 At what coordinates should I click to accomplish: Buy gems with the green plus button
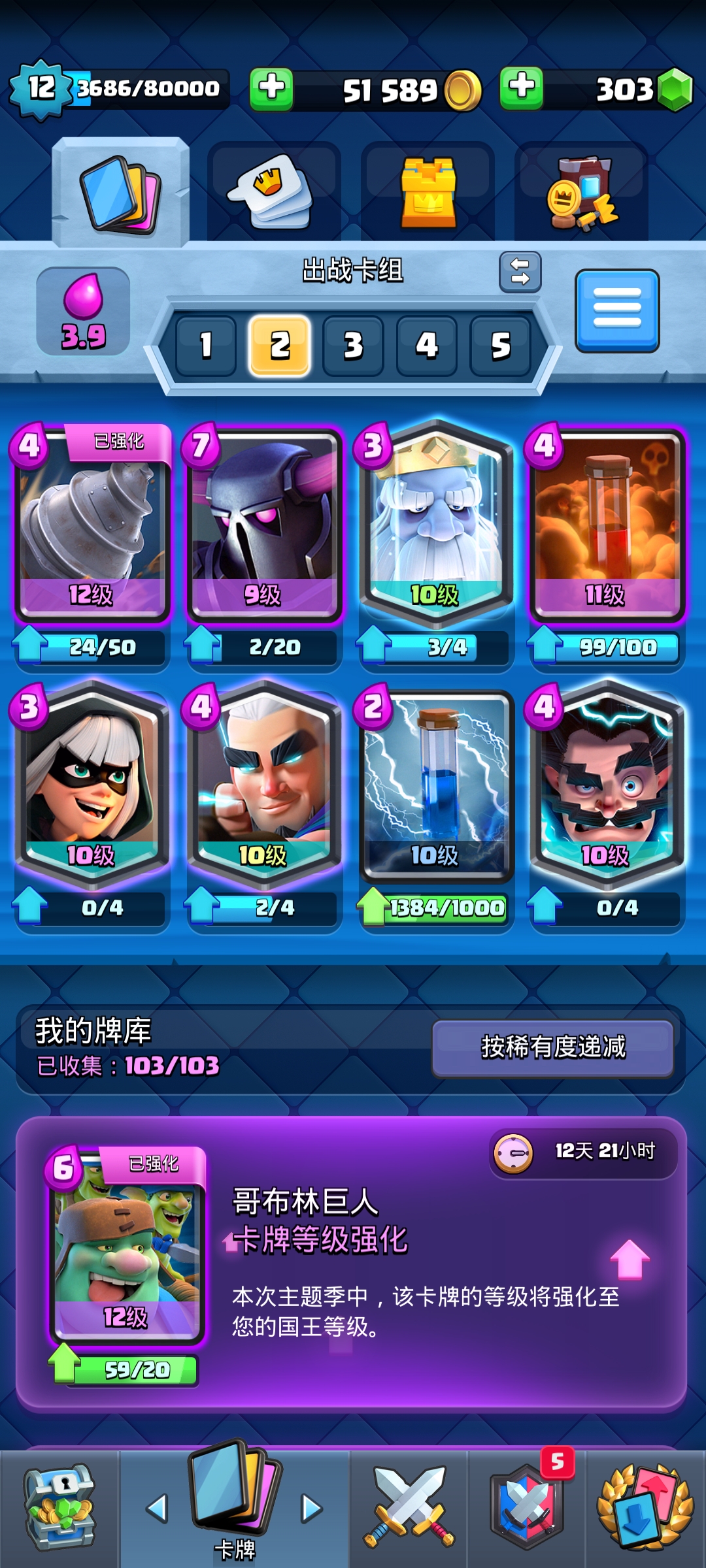[521, 88]
